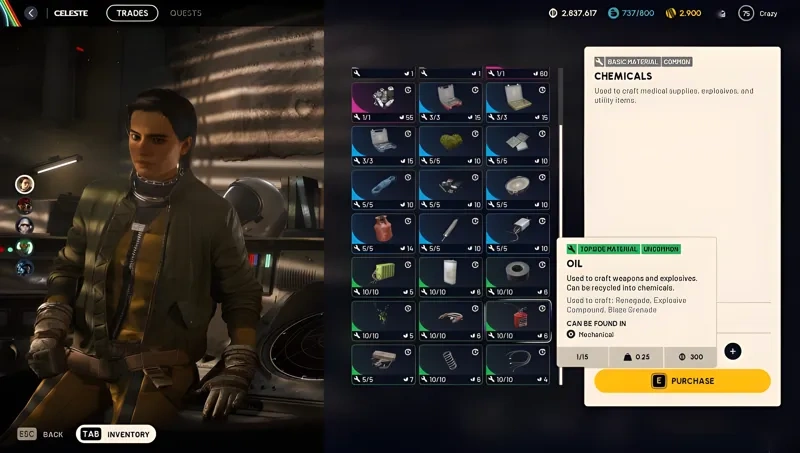Select the pink-tier mechanical parts slot
Image resolution: width=800 pixels, height=453 pixels.
tap(383, 102)
